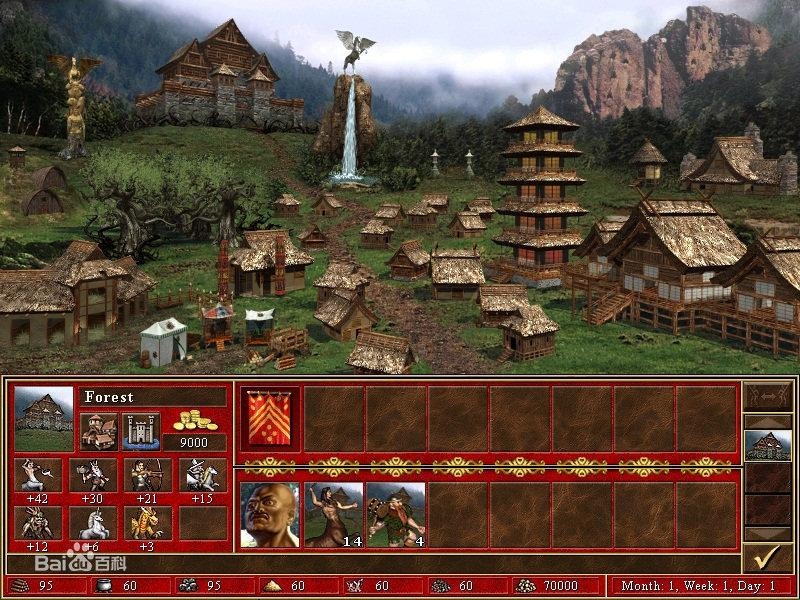The width and height of the screenshot is (800, 600).
Task: Select the horned creature with +30 growth
Action: pyautogui.click(x=93, y=474)
